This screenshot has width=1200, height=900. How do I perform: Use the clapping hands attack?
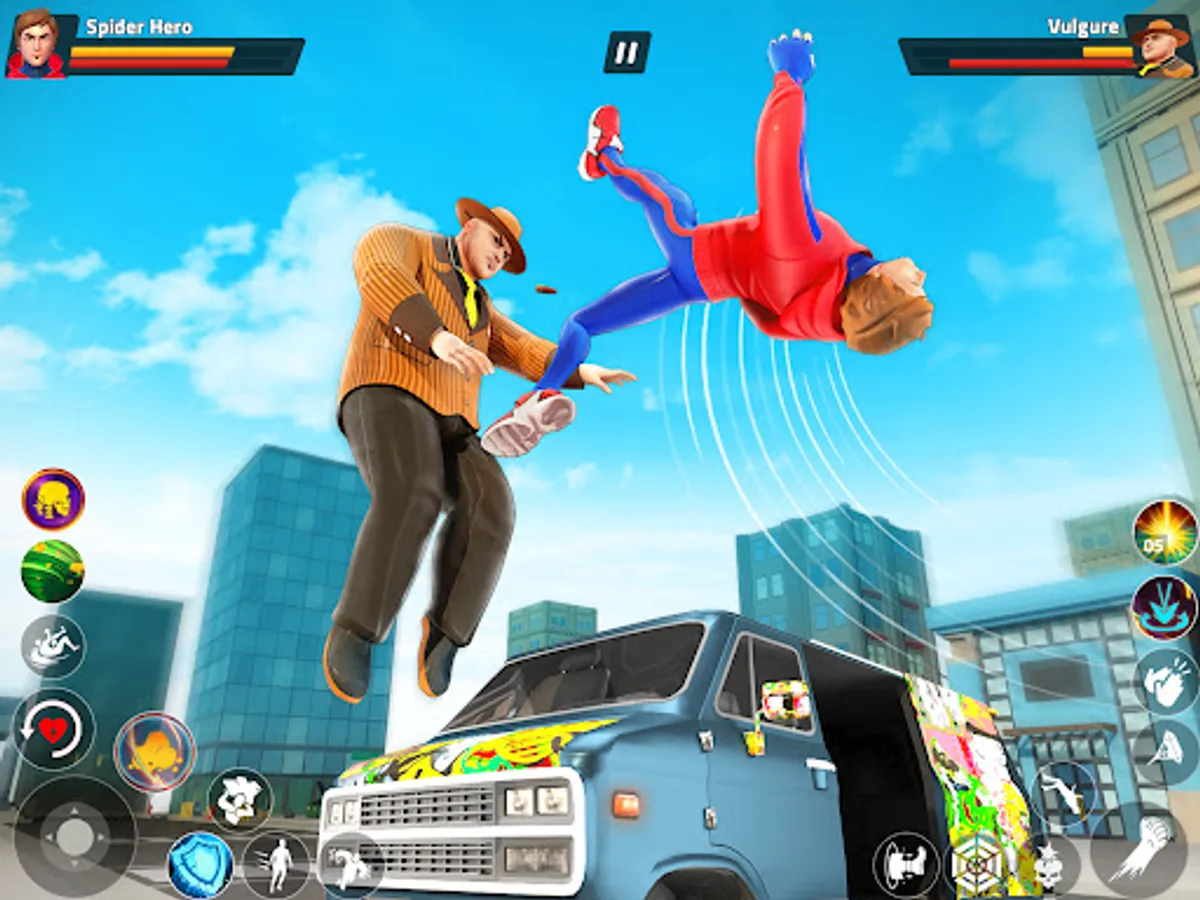(x=1165, y=682)
